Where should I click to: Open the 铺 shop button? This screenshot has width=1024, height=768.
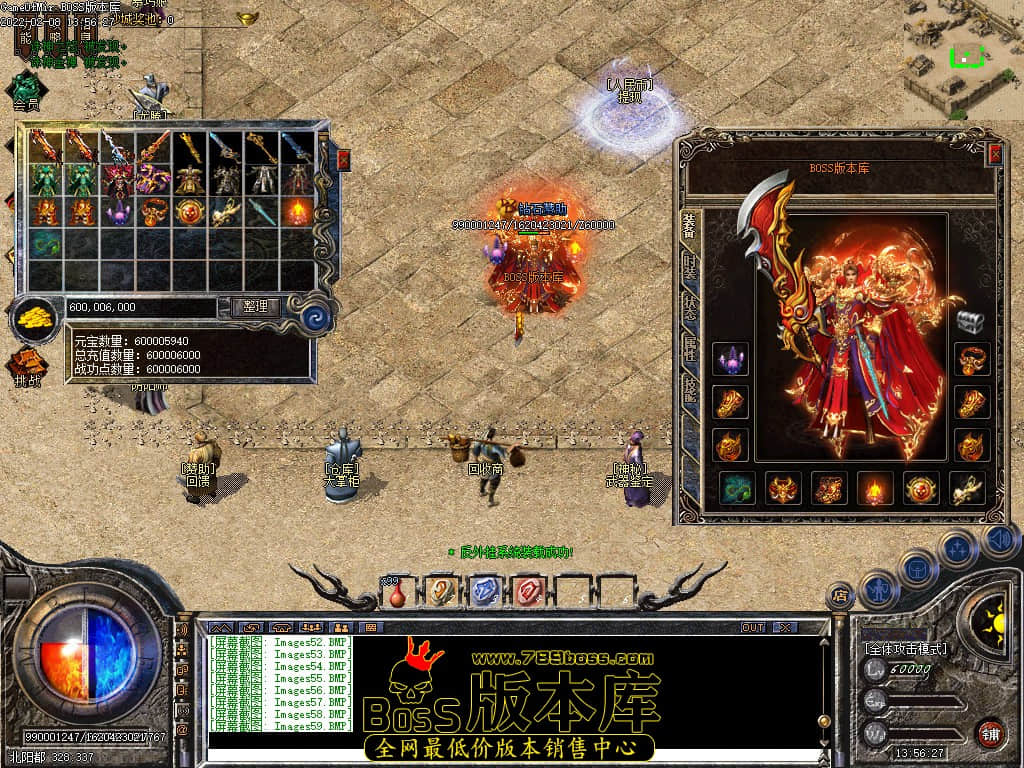tap(989, 734)
